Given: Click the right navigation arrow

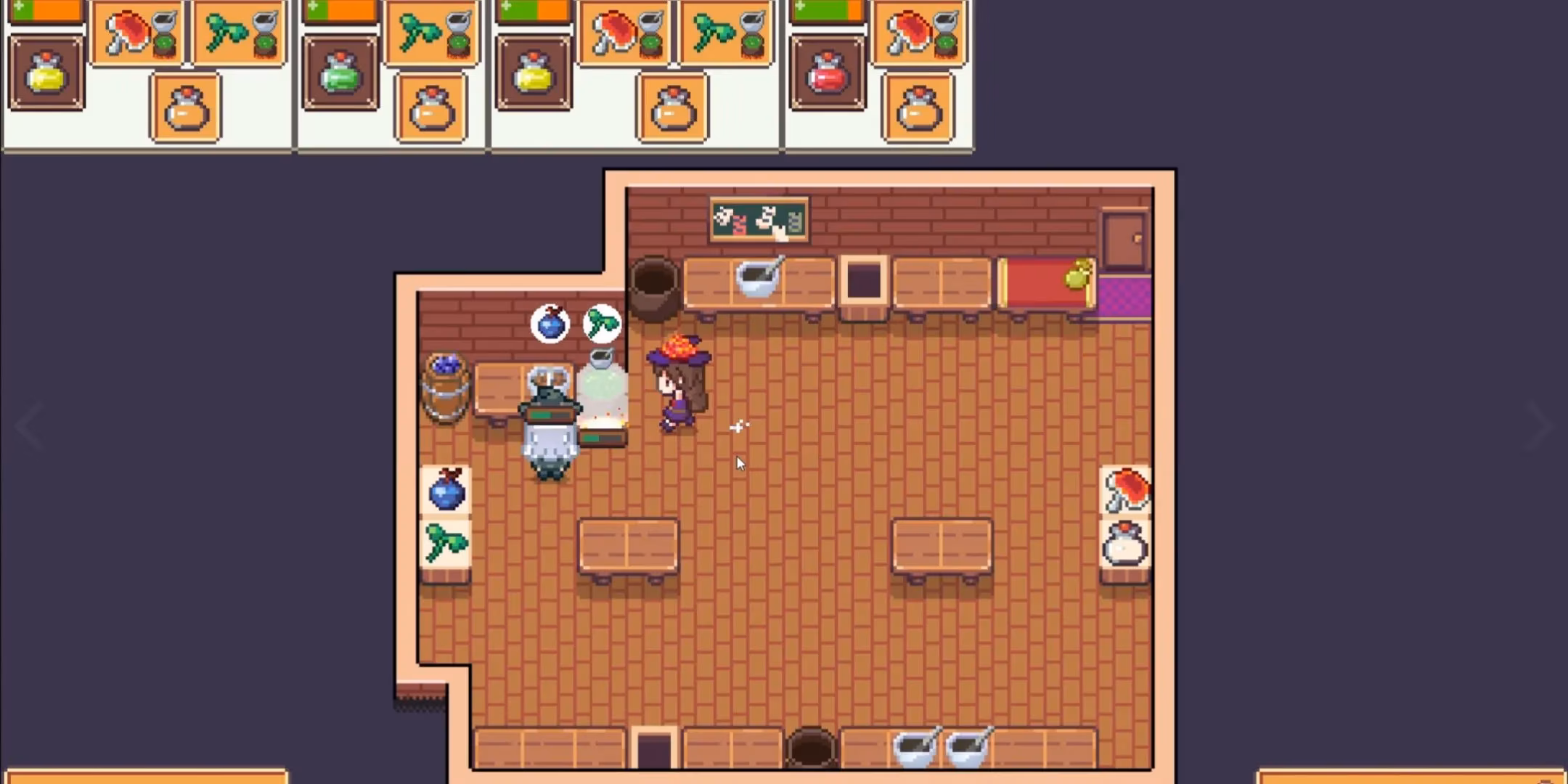Looking at the screenshot, I should coord(1540,427).
